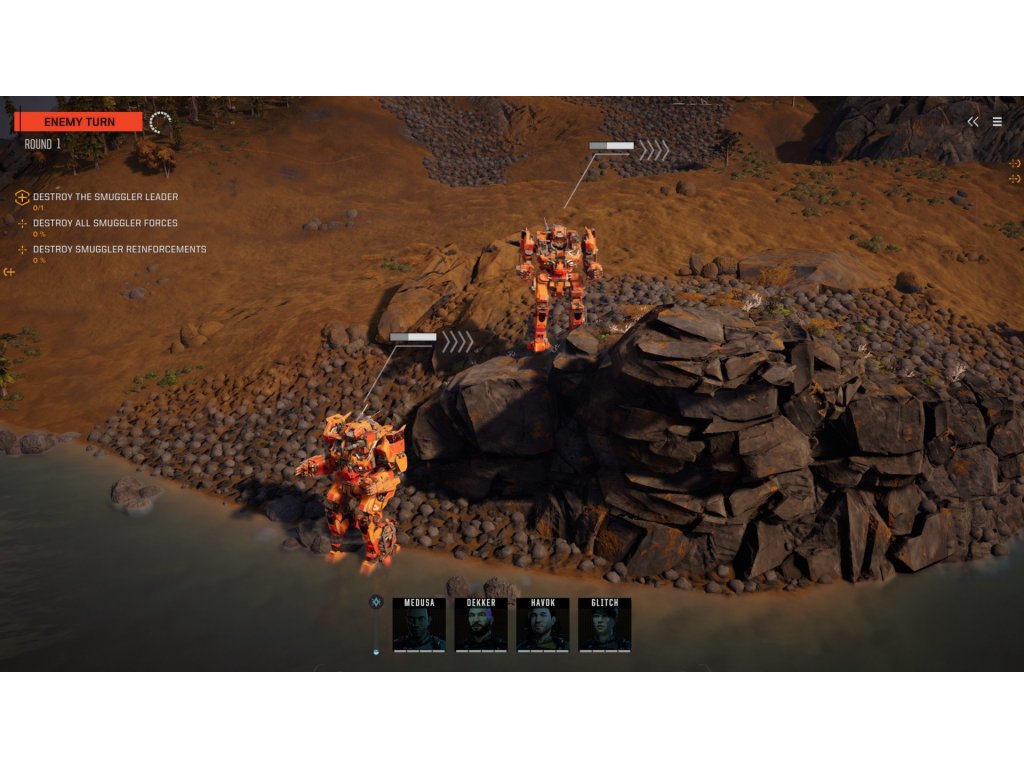1024x768 pixels.
Task: Click the star emblem icon beside the pilot portraits
Action: tap(376, 602)
